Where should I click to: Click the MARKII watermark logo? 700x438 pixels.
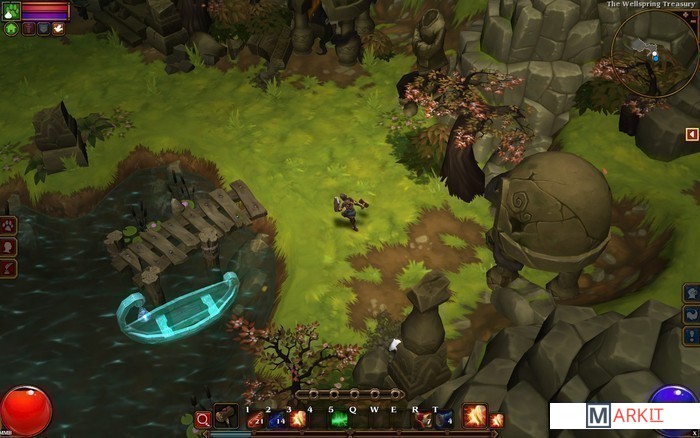(623, 416)
